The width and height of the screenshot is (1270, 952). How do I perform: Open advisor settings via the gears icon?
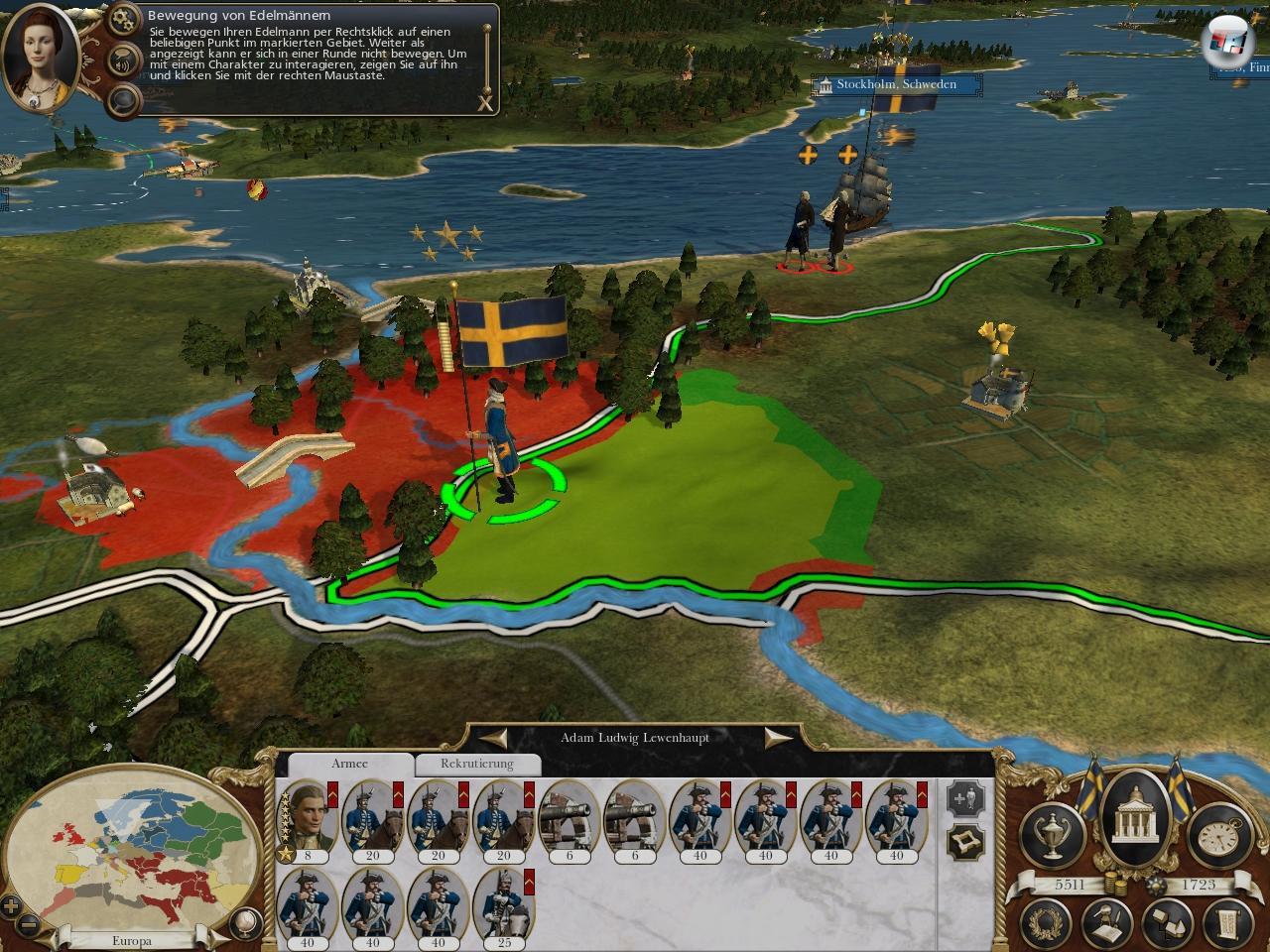tap(125, 18)
